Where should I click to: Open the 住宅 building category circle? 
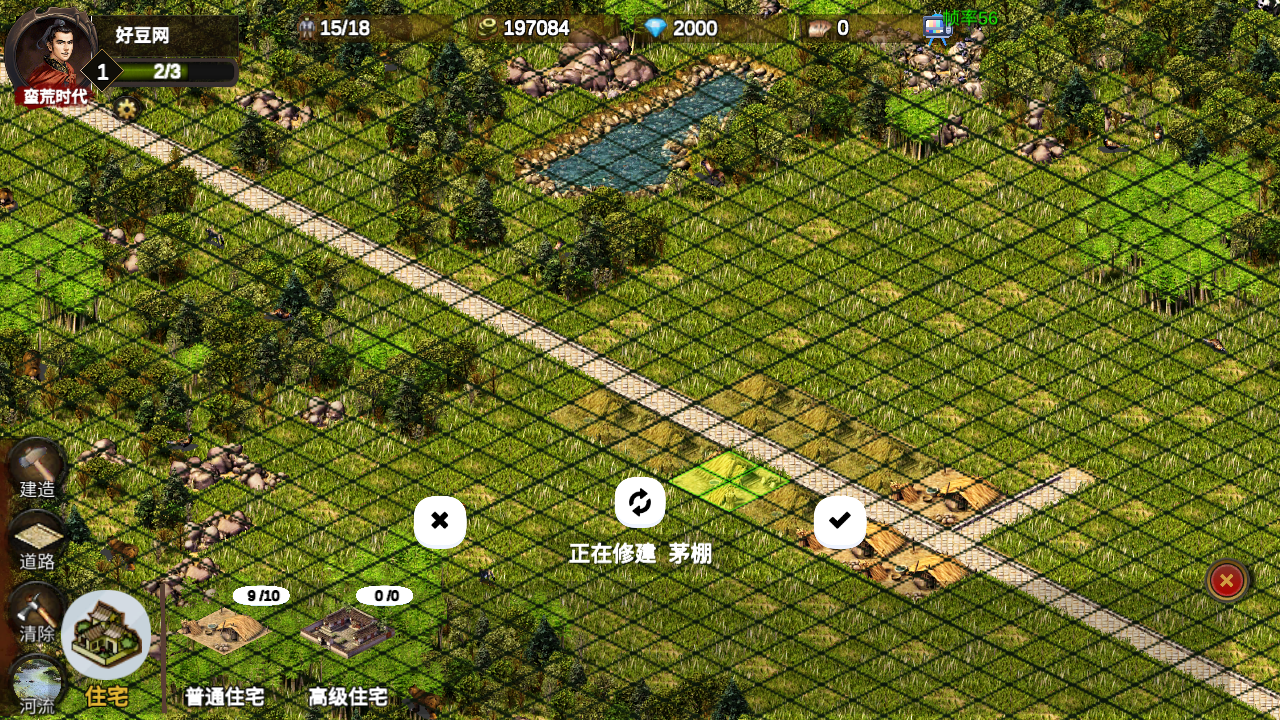pyautogui.click(x=107, y=635)
